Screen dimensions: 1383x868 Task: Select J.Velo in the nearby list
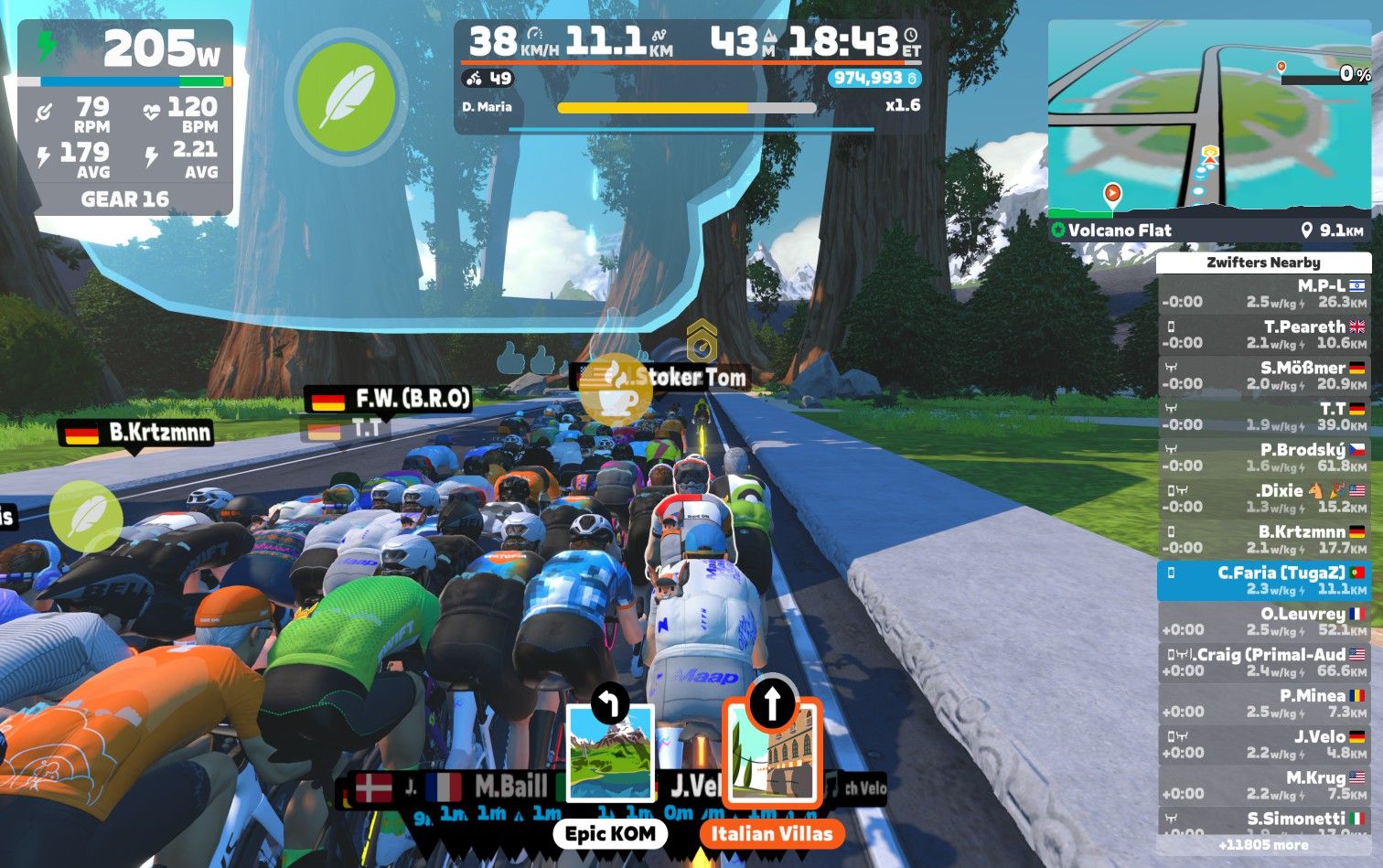pos(1263,745)
